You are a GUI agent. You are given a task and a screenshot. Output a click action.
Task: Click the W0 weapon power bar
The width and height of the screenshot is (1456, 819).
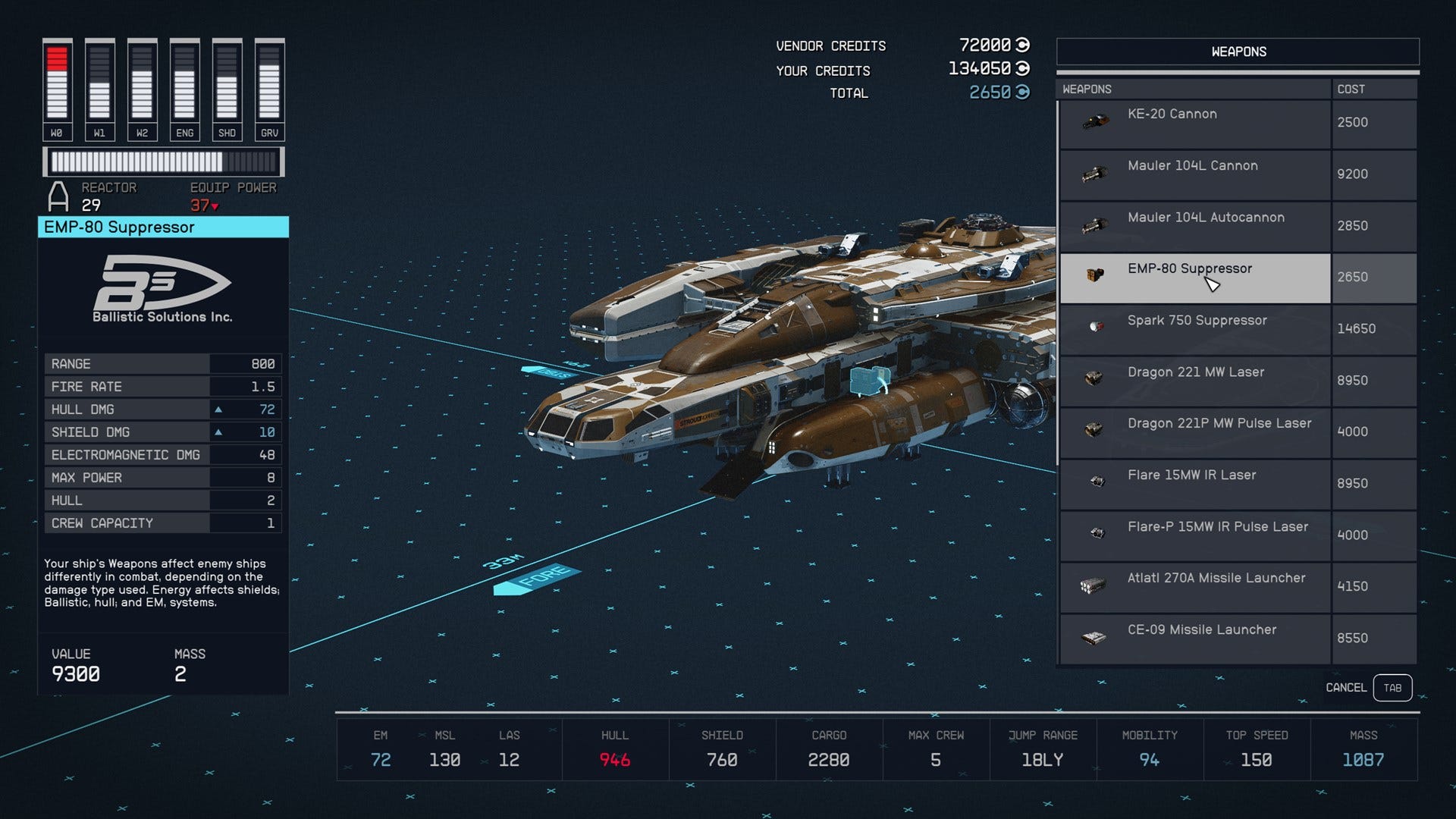tap(56, 83)
